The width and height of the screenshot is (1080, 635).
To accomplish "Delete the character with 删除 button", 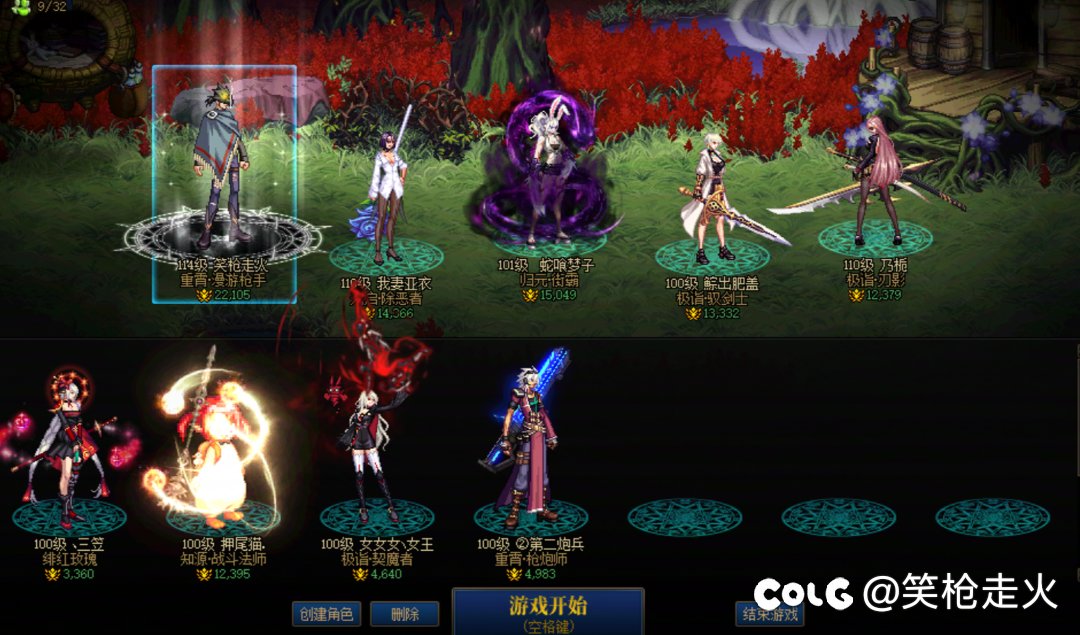I will point(404,614).
